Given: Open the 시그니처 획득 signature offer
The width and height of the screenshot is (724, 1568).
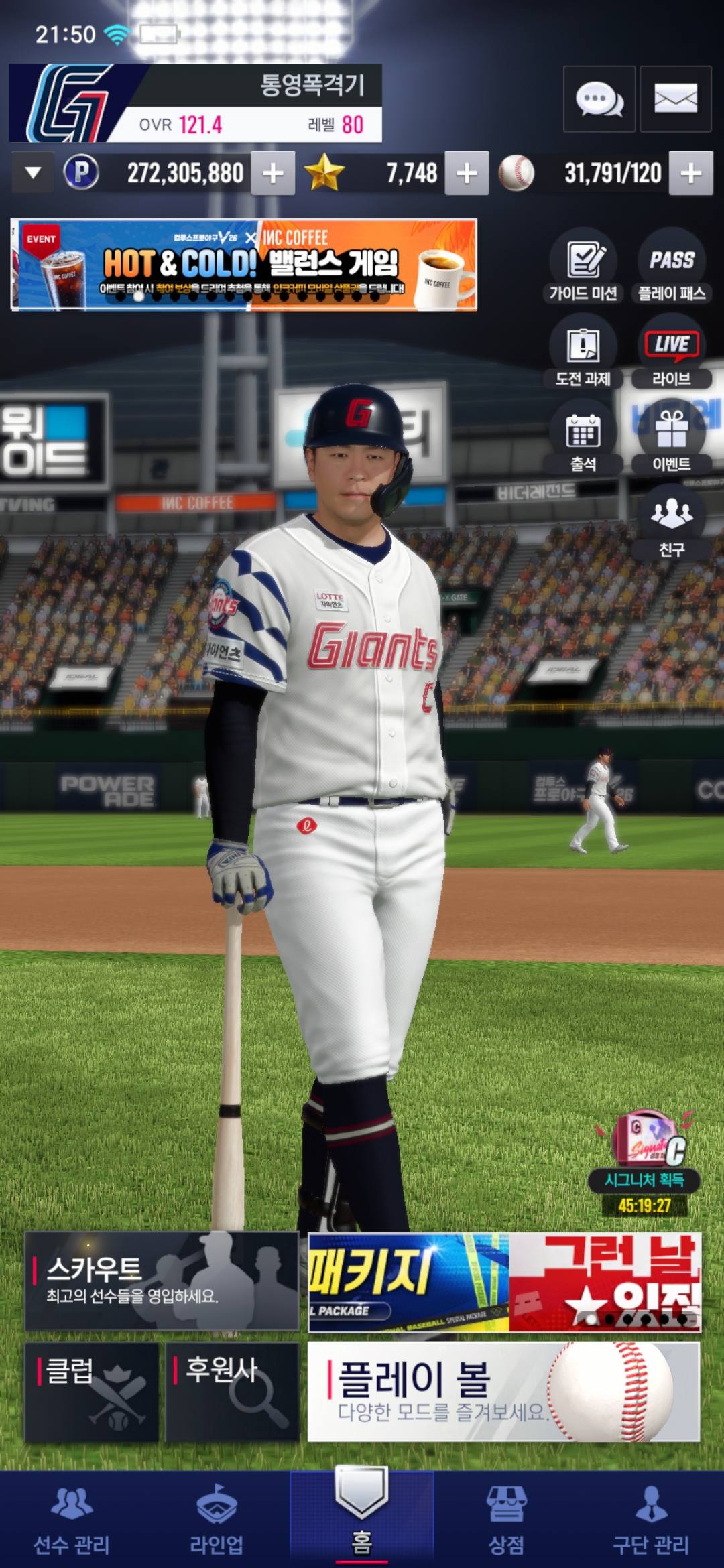Looking at the screenshot, I should 646,1163.
